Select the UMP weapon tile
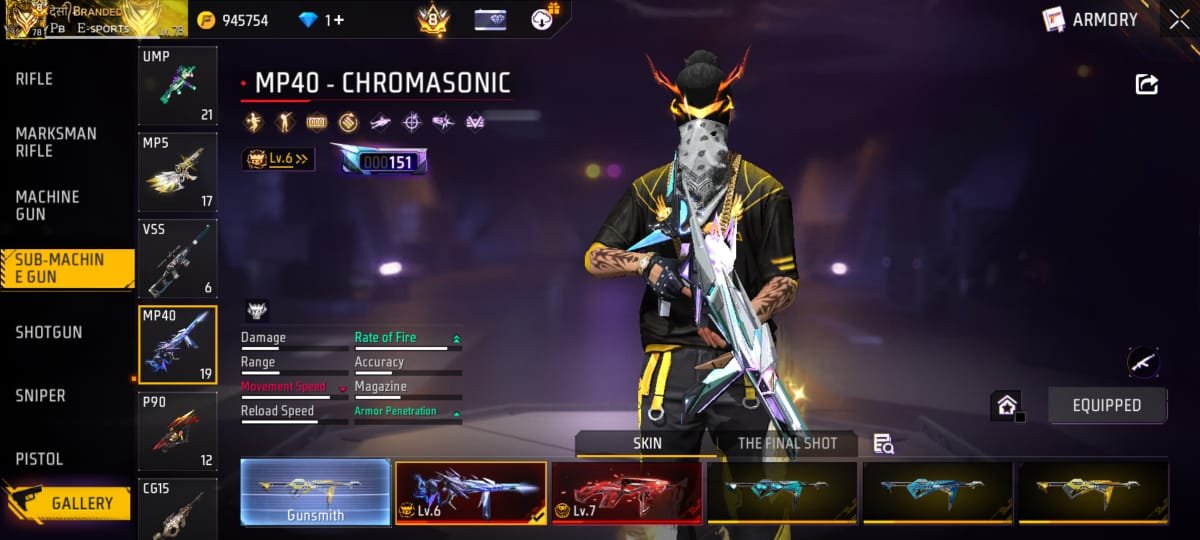 click(x=177, y=85)
